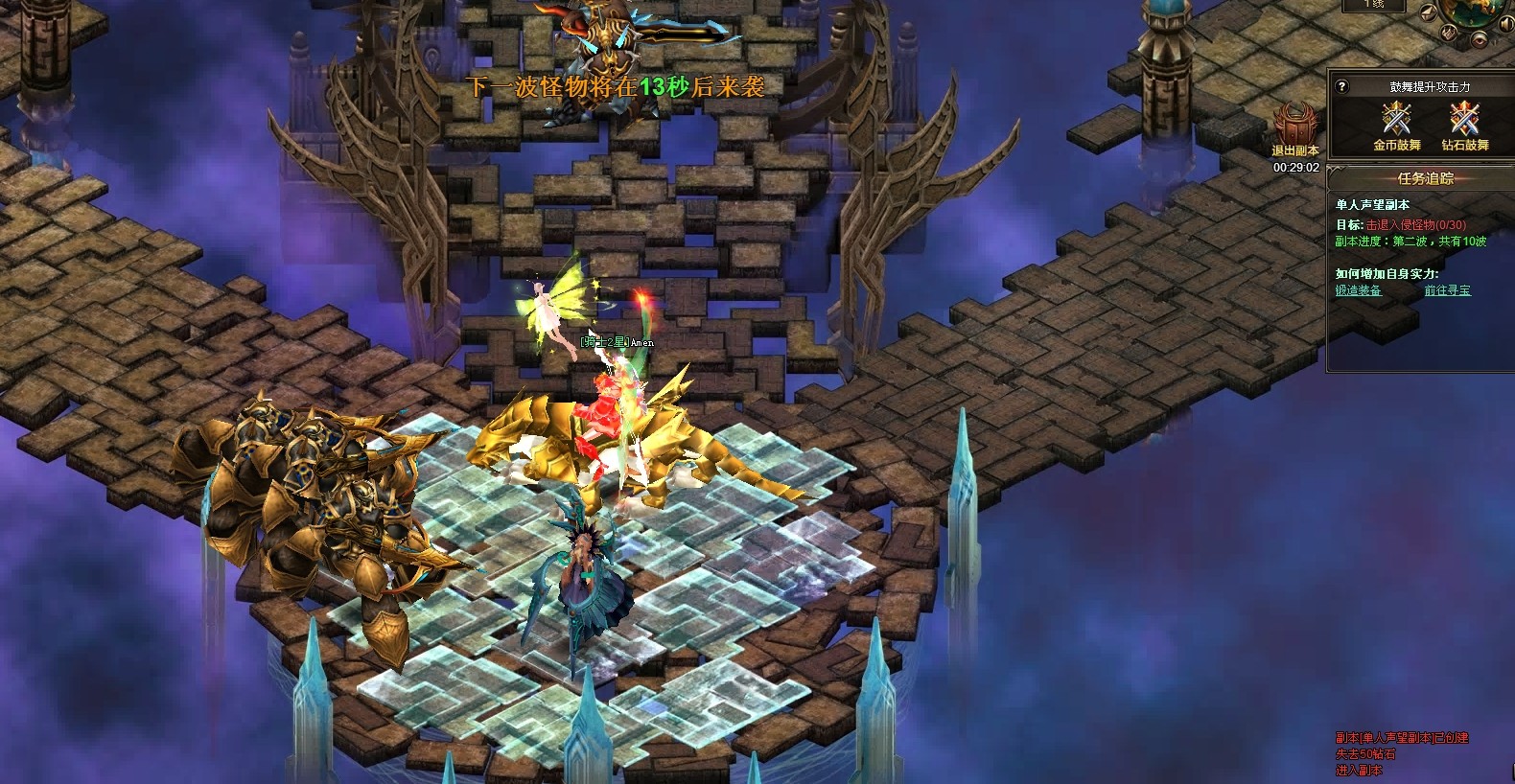Open the question mark help button
1515x784 pixels.
coord(1342,87)
